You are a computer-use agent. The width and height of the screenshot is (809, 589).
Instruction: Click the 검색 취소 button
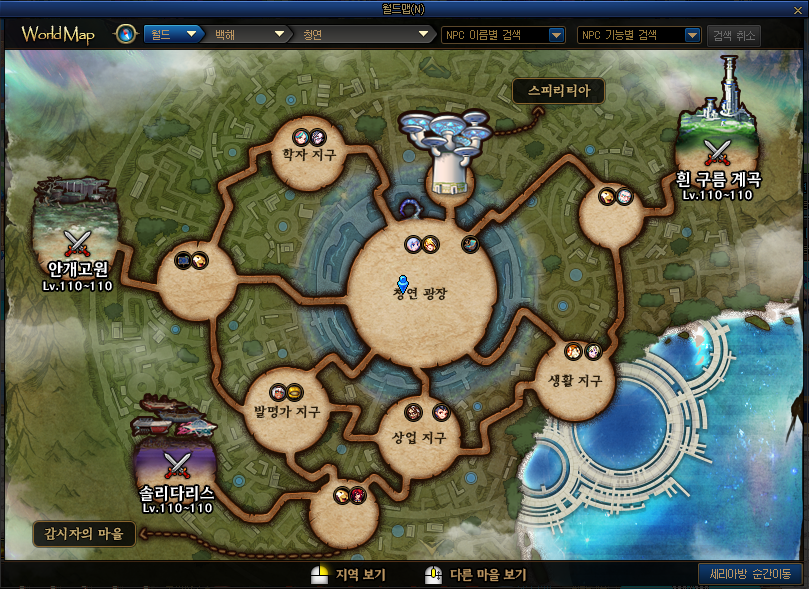tap(733, 35)
